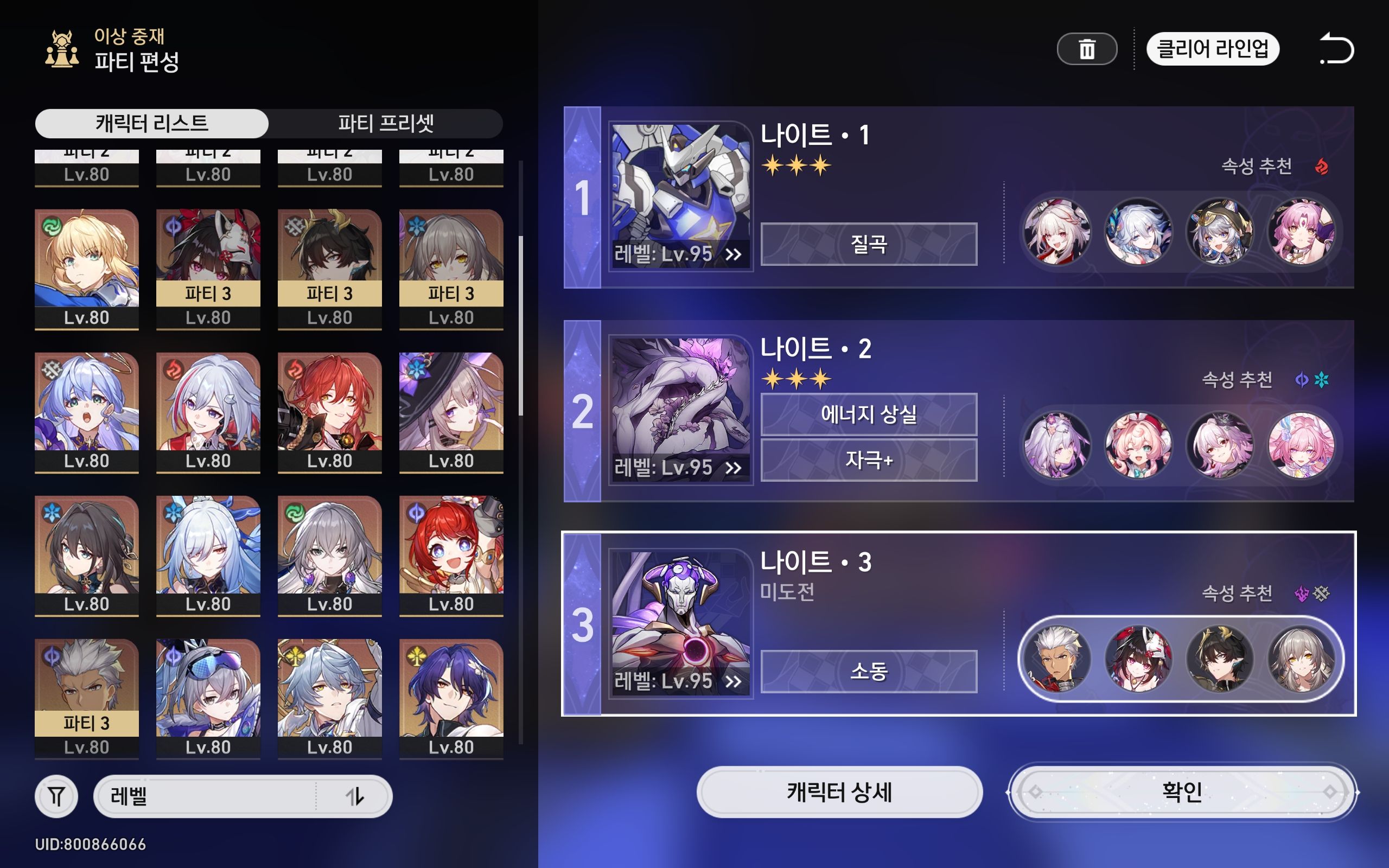The width and height of the screenshot is (1389, 868).
Task: Click the 클리어 라인업 button at top
Action: 1213,50
